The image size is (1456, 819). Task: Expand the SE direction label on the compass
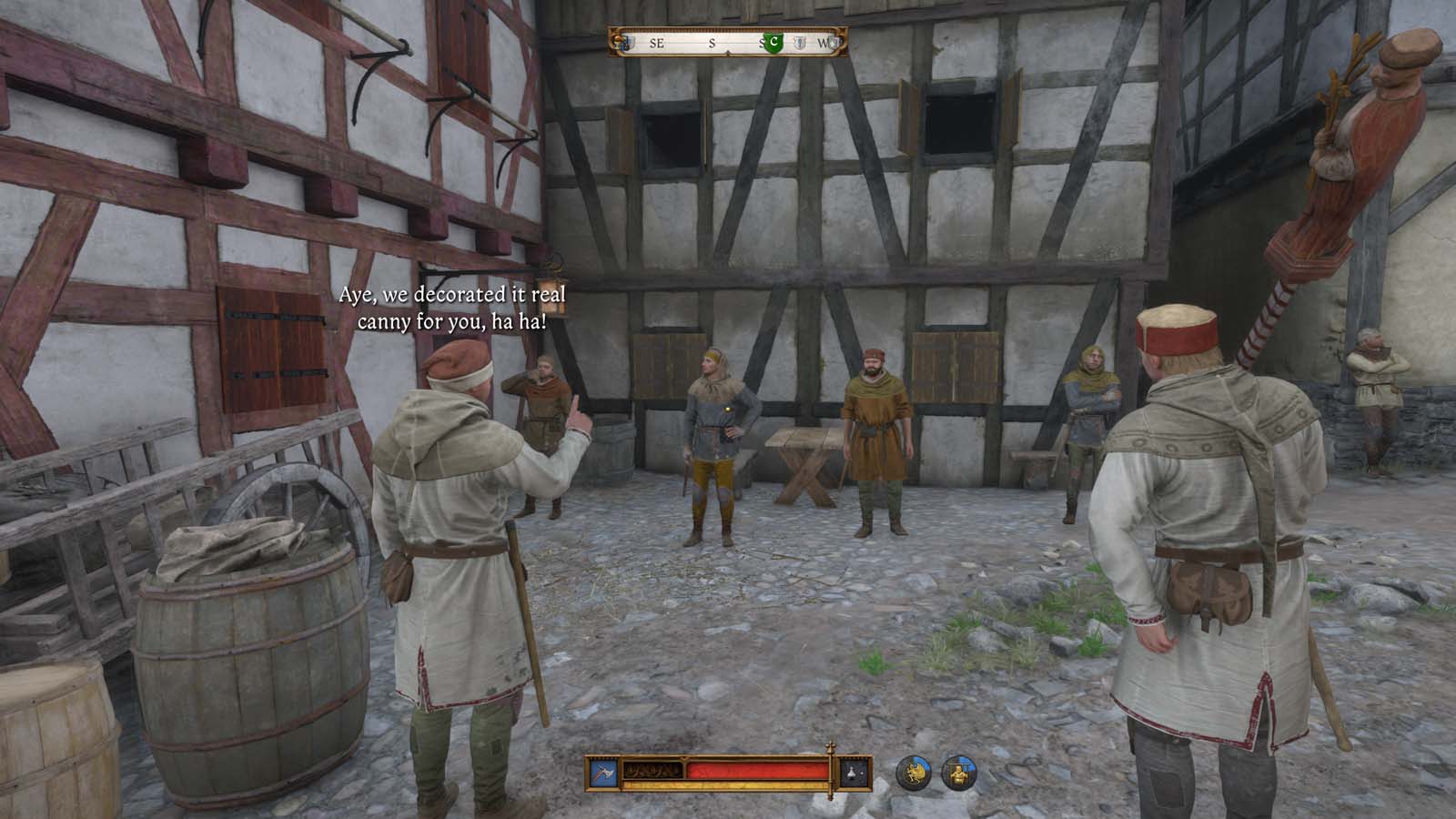pos(655,42)
